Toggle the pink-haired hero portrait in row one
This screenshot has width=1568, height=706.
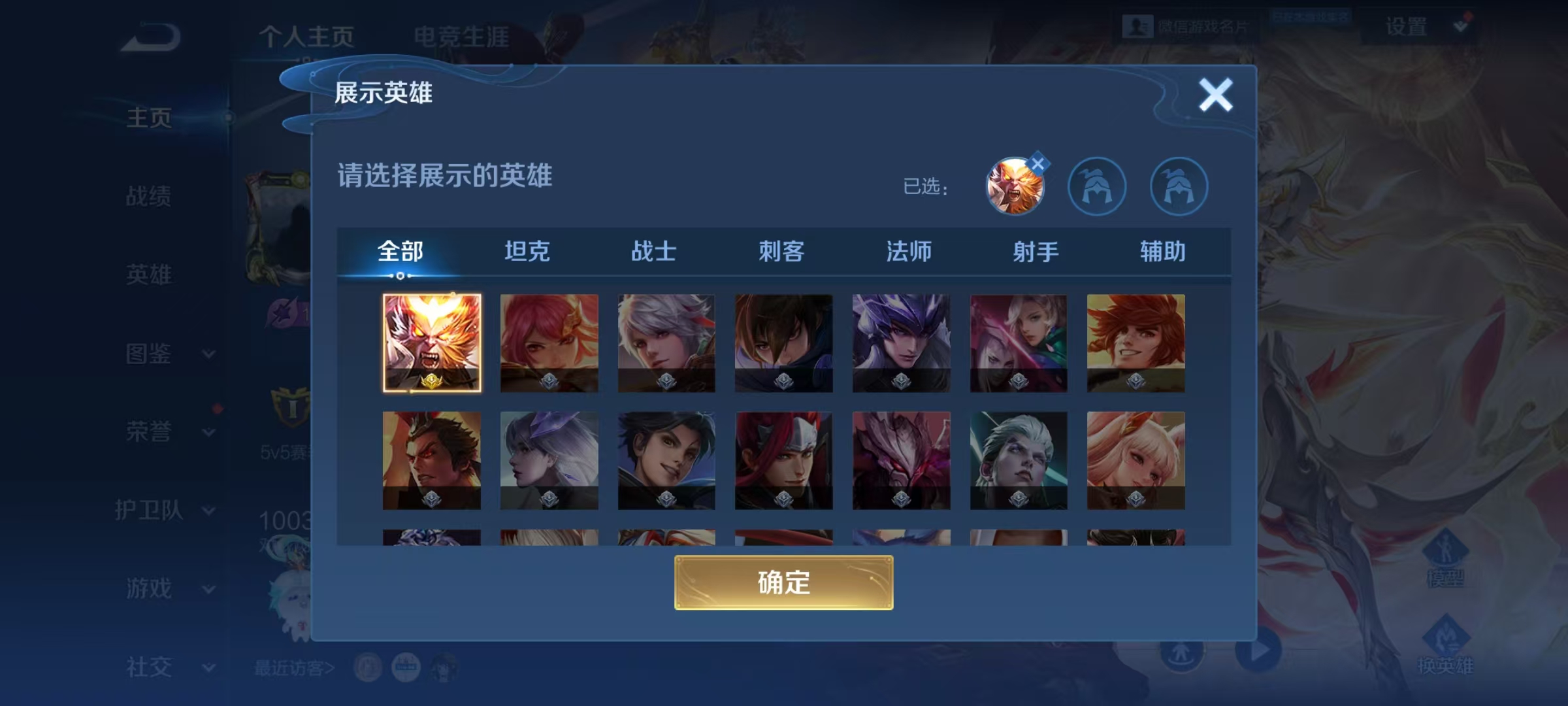[x=549, y=345]
